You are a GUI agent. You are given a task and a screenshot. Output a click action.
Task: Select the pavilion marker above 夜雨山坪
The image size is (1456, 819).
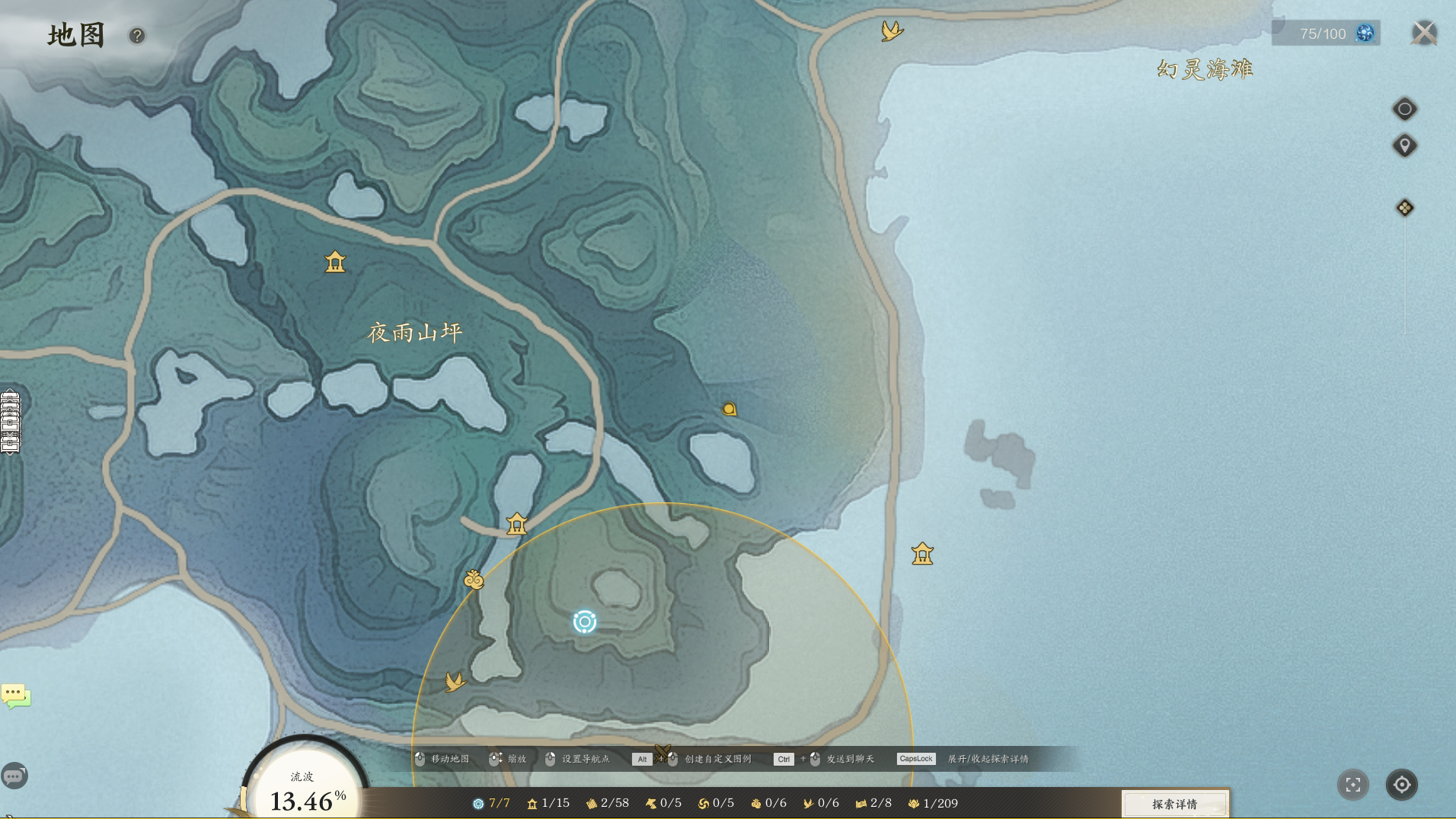335,263
